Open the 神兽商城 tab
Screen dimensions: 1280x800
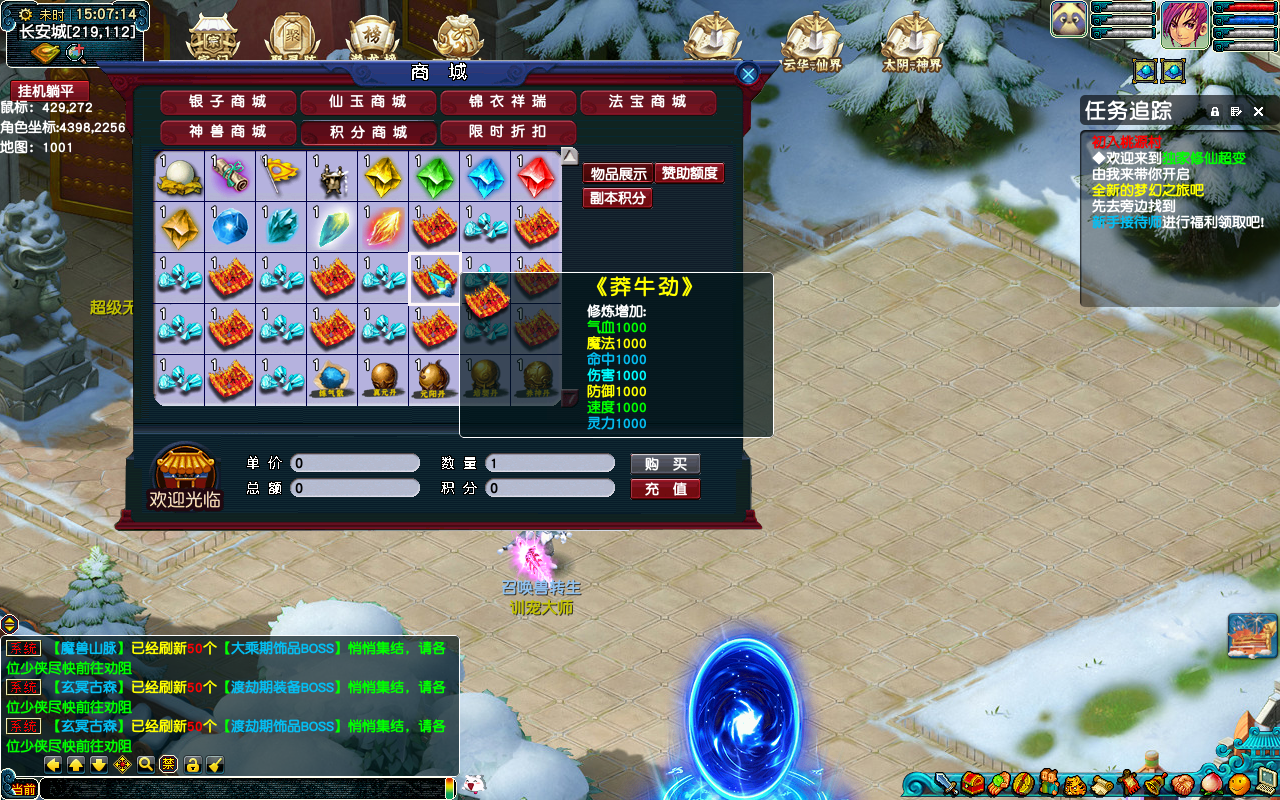[x=228, y=132]
